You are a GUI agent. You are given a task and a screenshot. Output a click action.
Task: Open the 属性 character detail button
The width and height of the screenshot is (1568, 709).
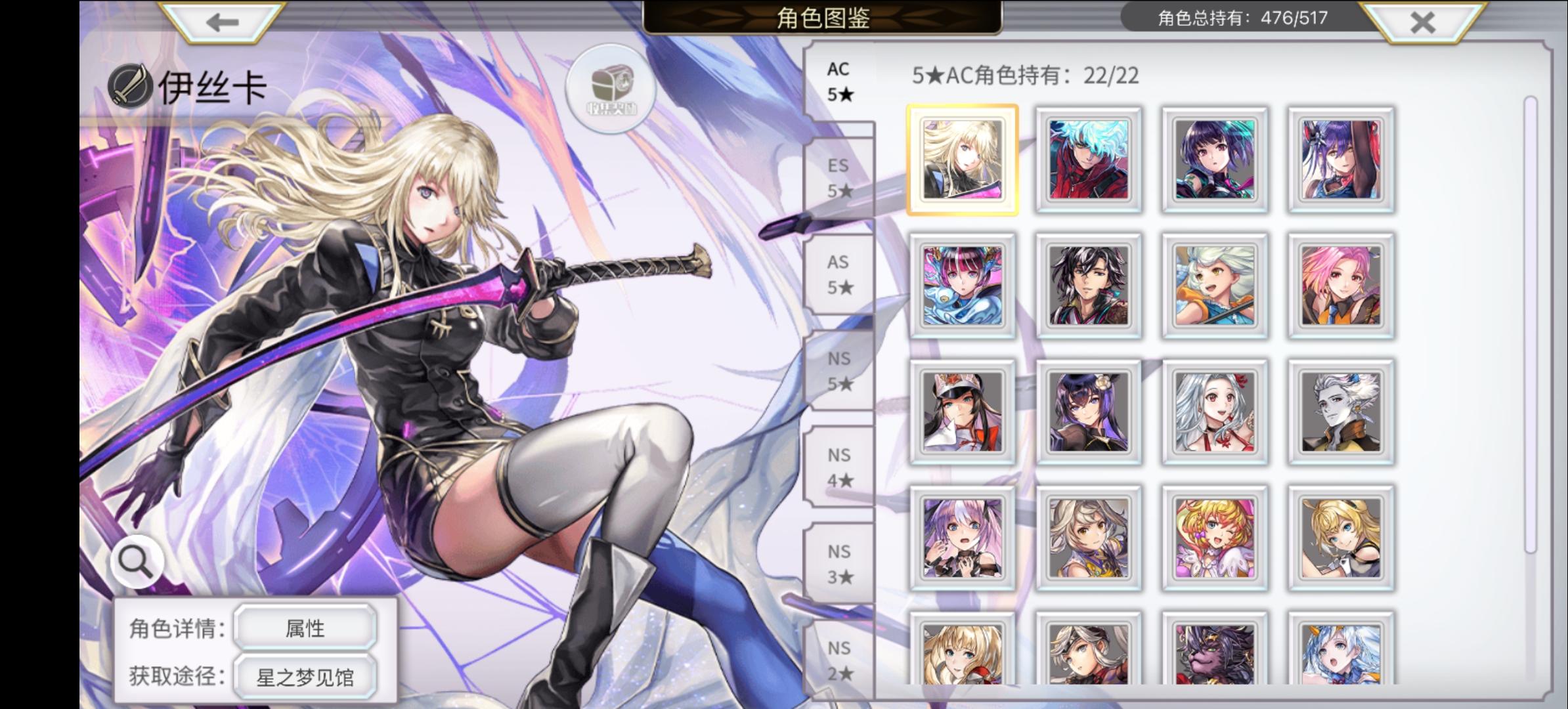[306, 627]
